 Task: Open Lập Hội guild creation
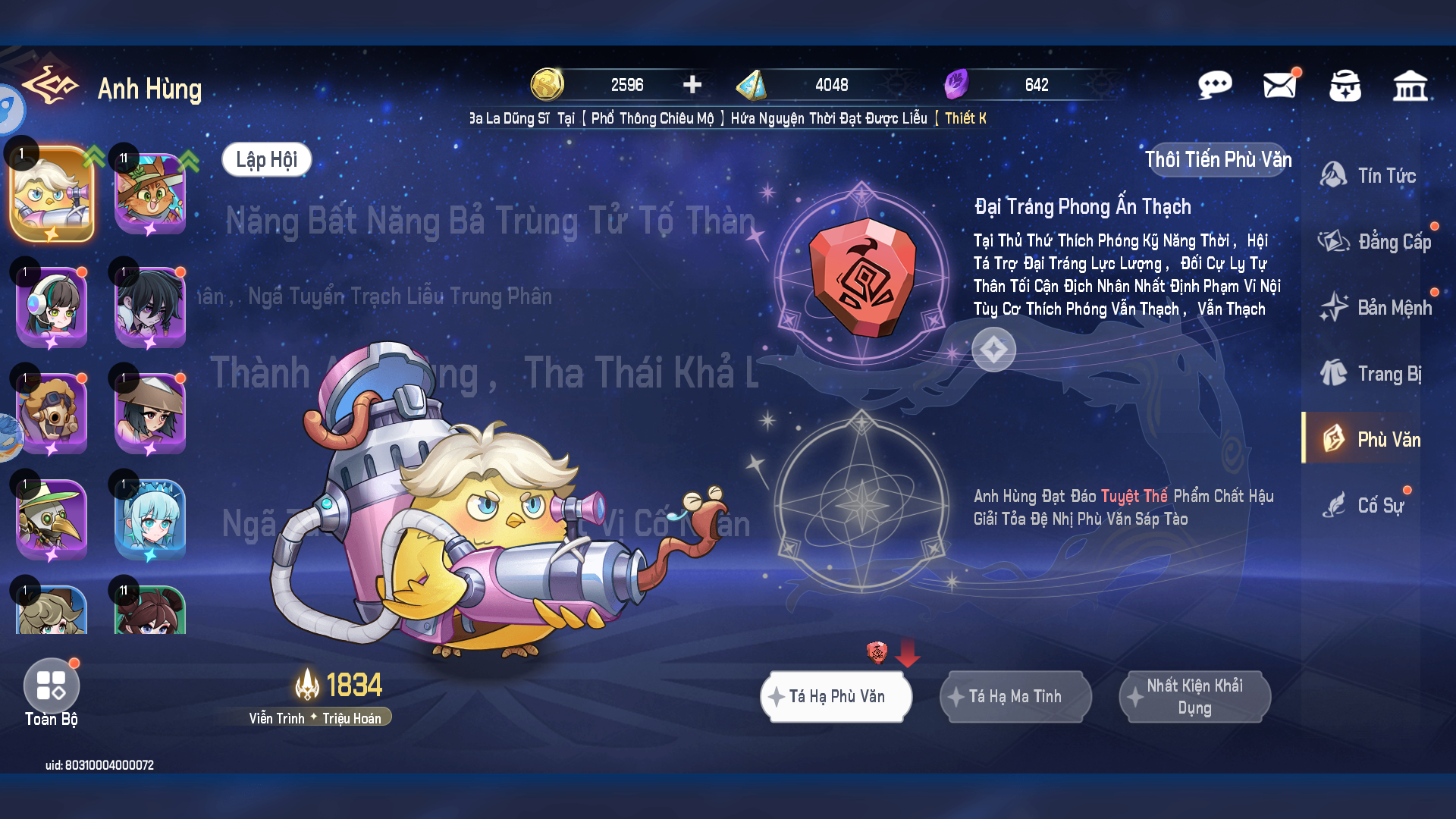[x=266, y=159]
